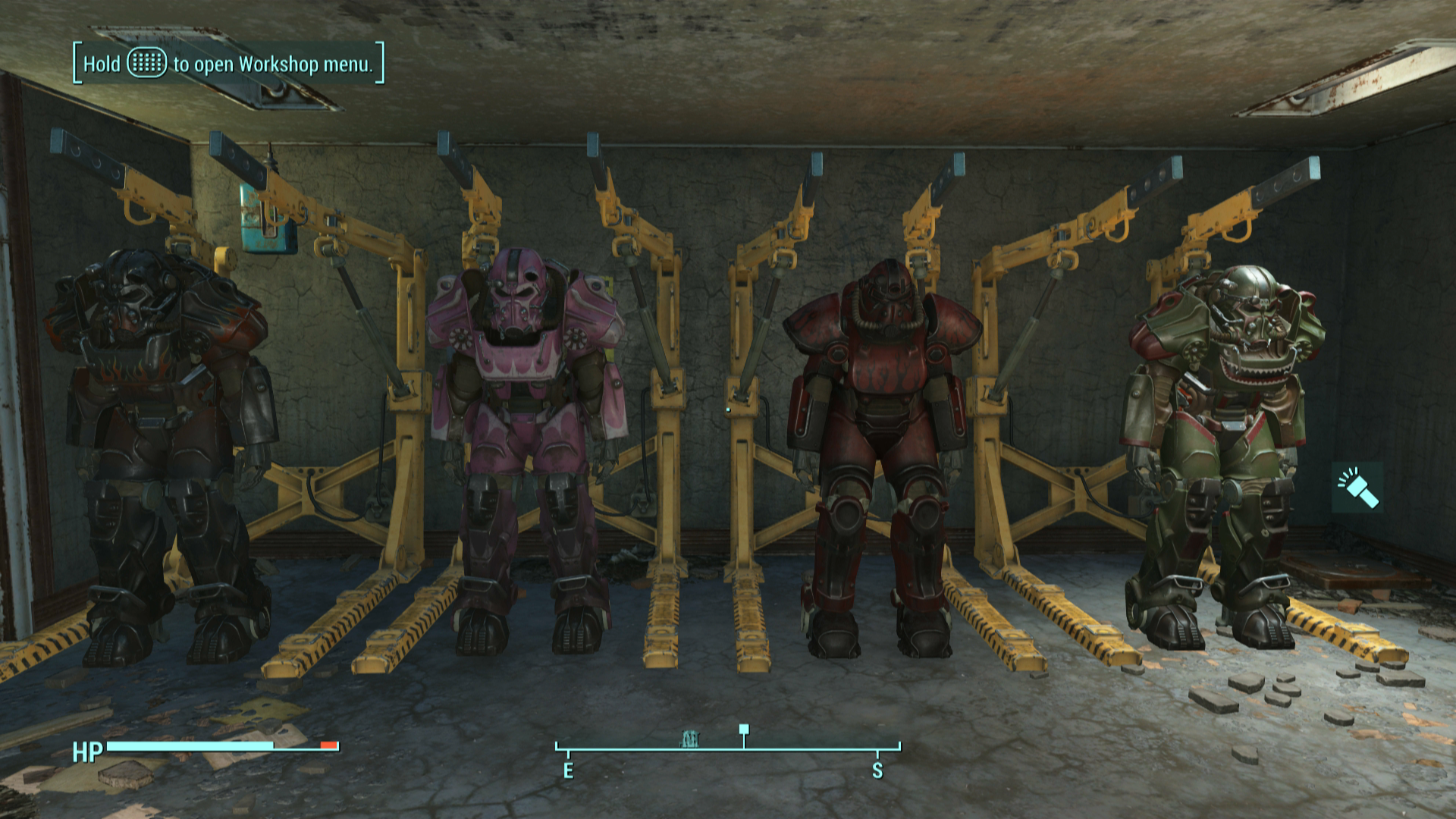Expand the leftmost power armor station arm

152,197
